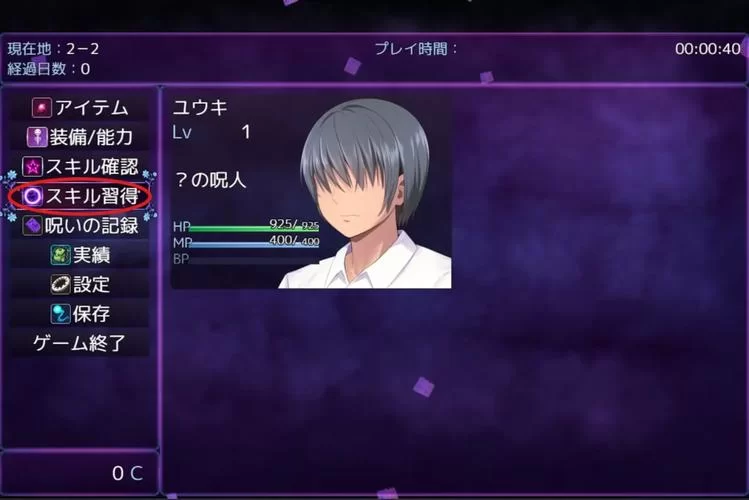This screenshot has height=500, width=749.
Task: Go to 設定 settings
Action: click(x=80, y=285)
